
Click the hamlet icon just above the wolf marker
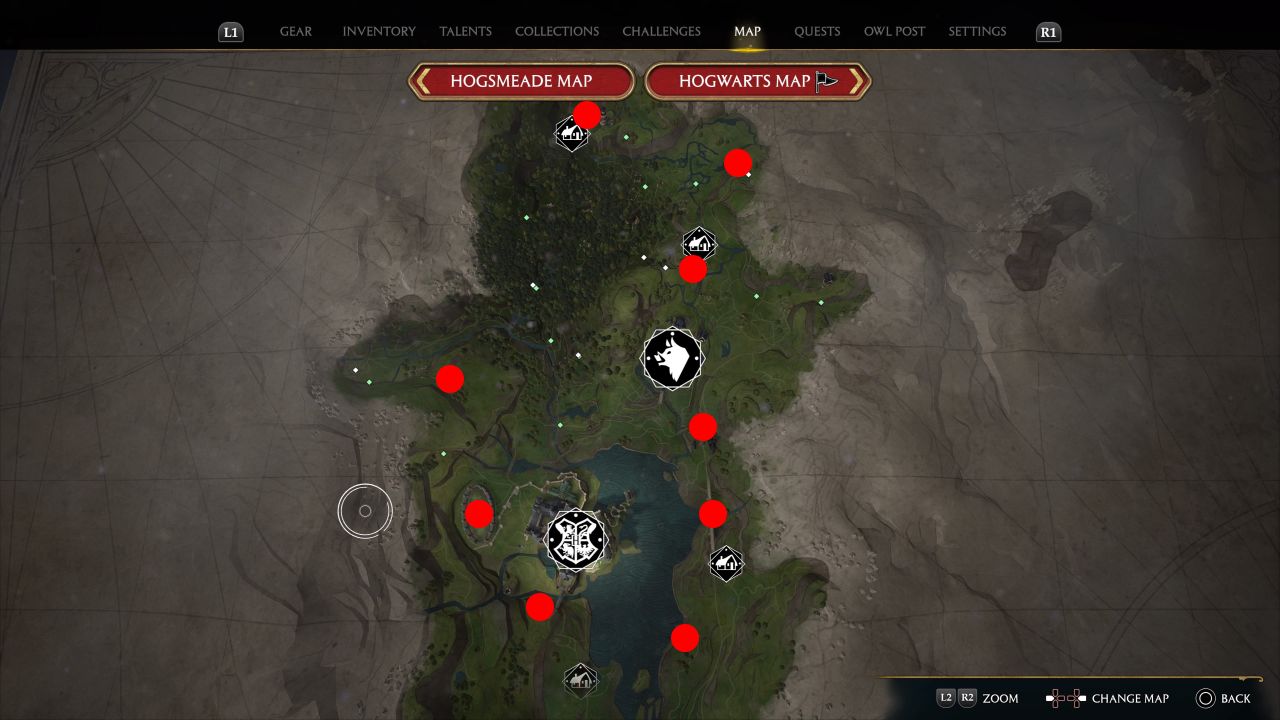click(x=697, y=242)
